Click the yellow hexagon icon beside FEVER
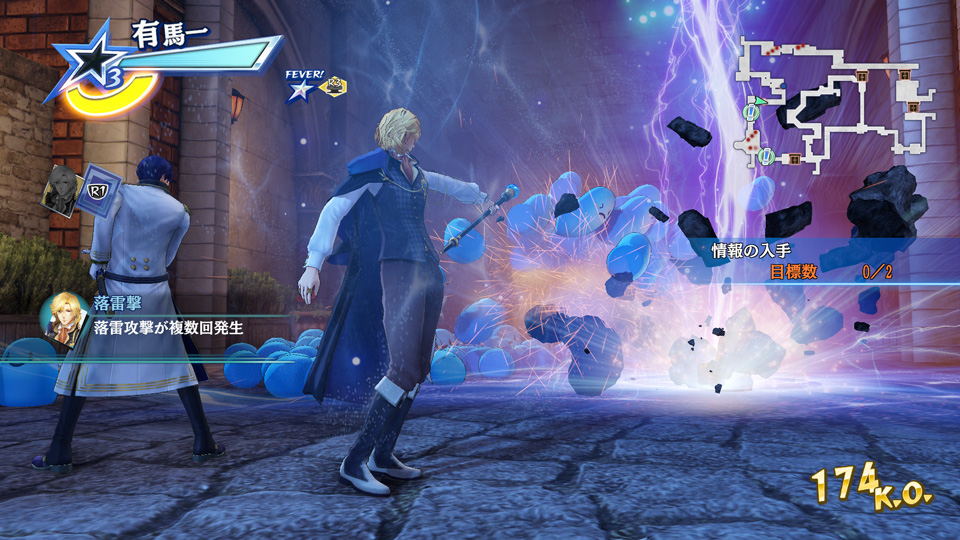Screen dimensions: 960x540 click(332, 88)
